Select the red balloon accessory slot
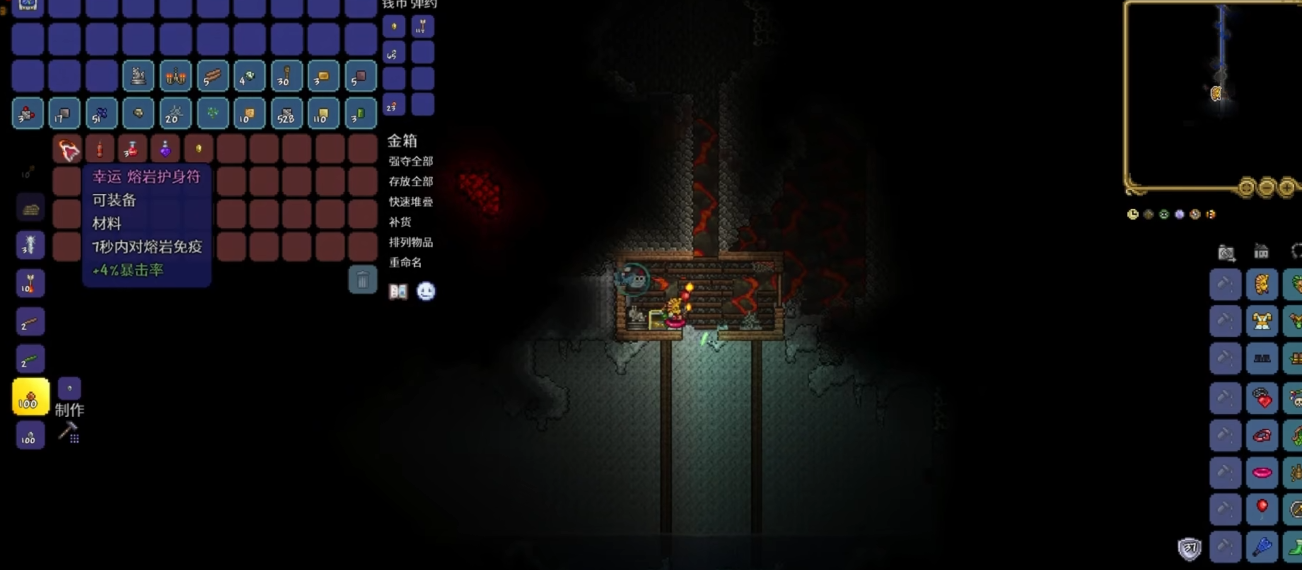The width and height of the screenshot is (1302, 570). pos(1262,508)
